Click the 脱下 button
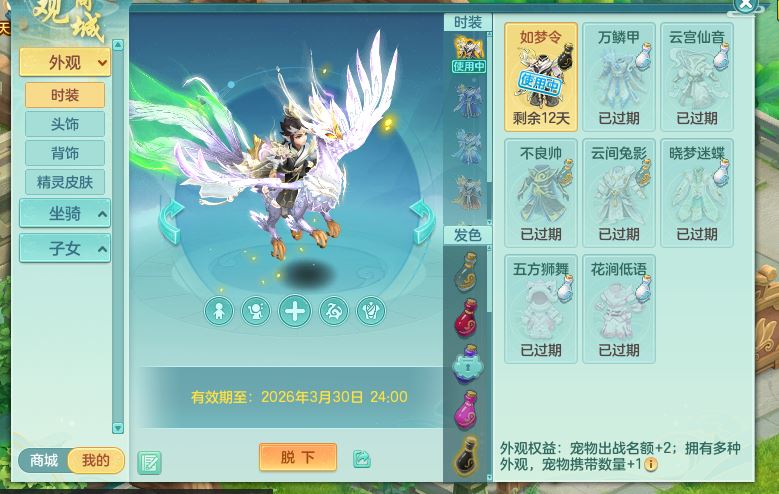779x494 pixels. pos(297,458)
